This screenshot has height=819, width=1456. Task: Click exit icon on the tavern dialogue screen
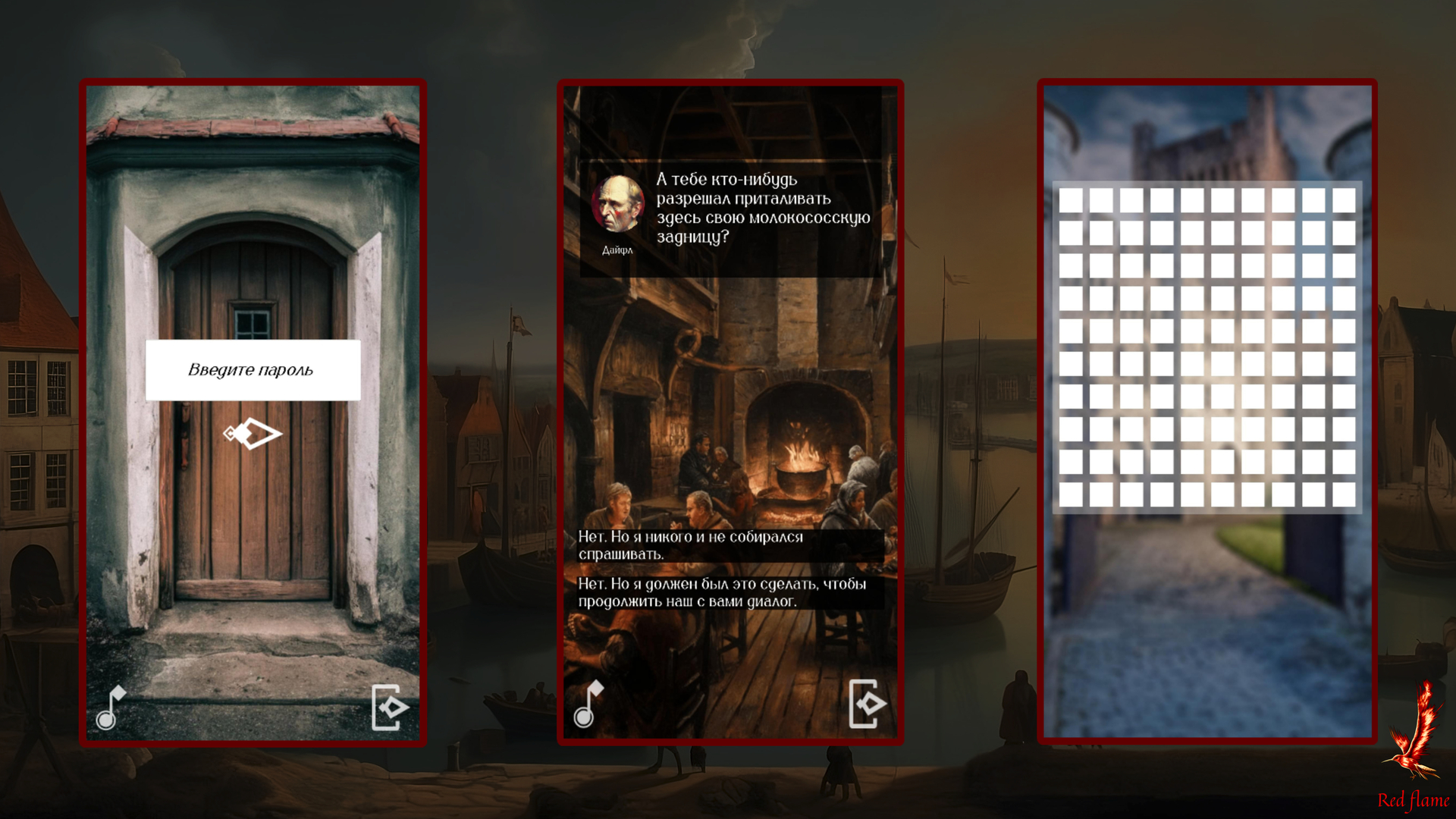click(867, 704)
